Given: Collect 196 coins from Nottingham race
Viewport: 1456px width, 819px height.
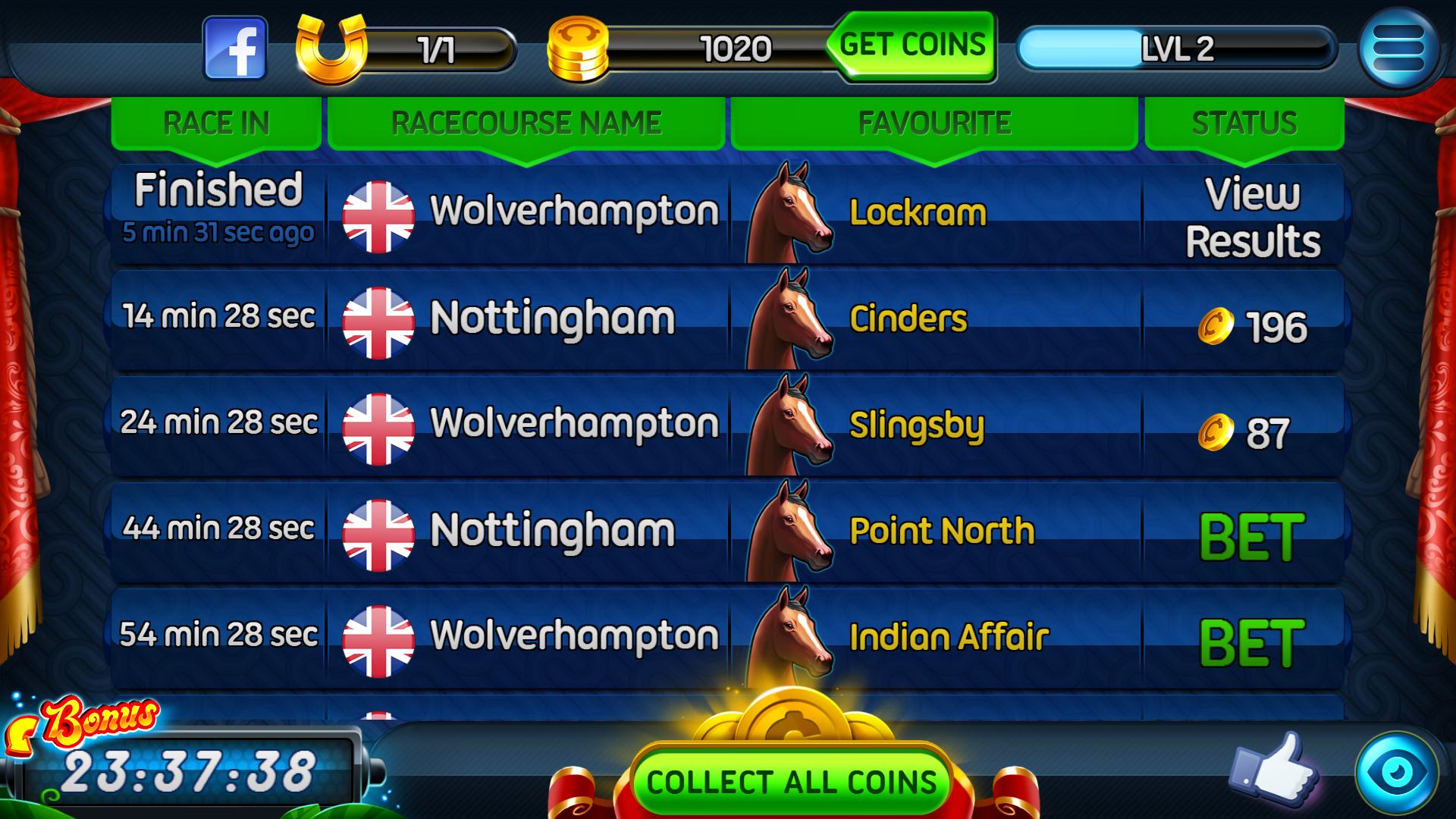Looking at the screenshot, I should click(1254, 327).
